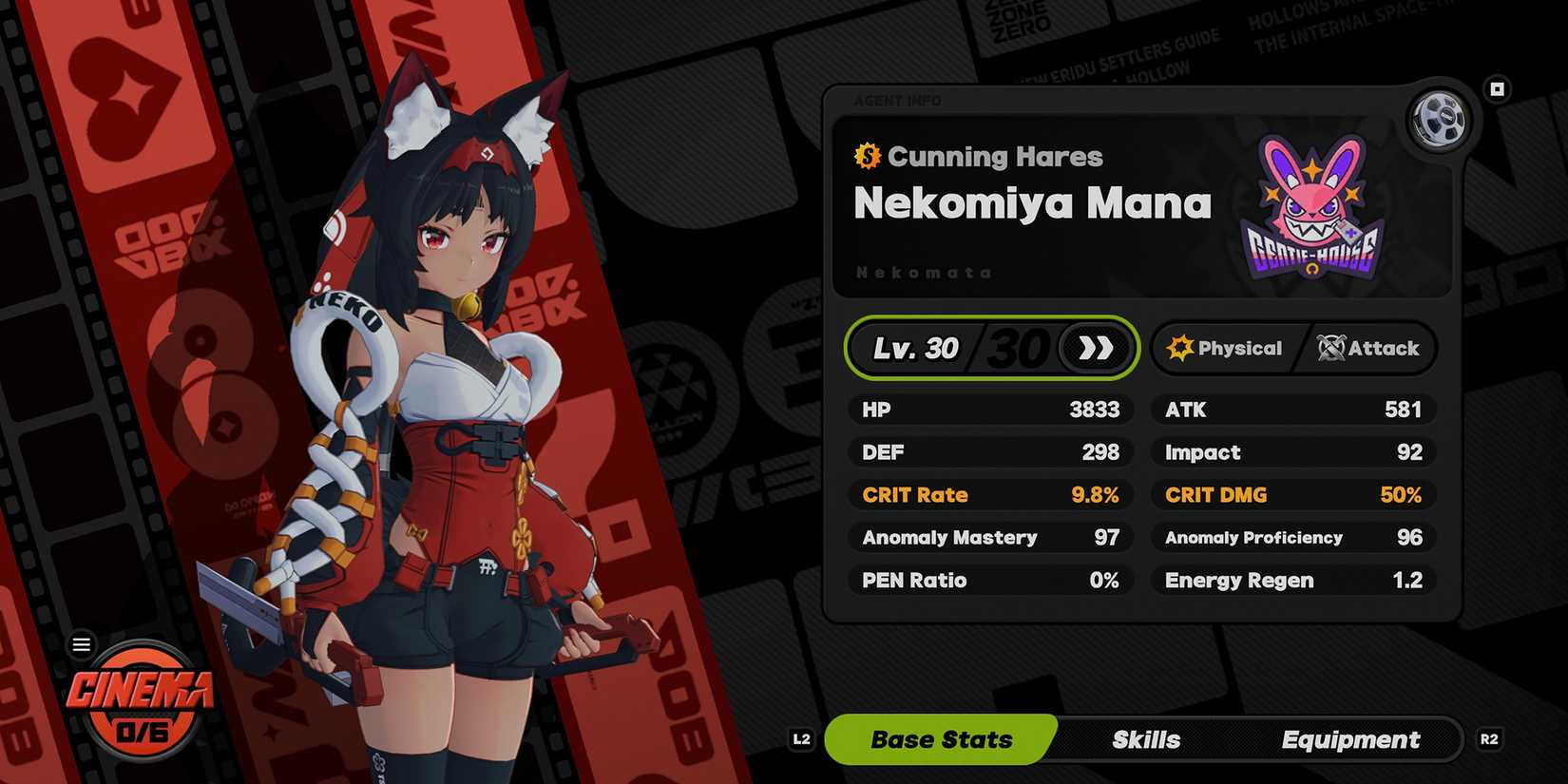Click the film reel icon
The image size is (1568, 784).
1439,120
